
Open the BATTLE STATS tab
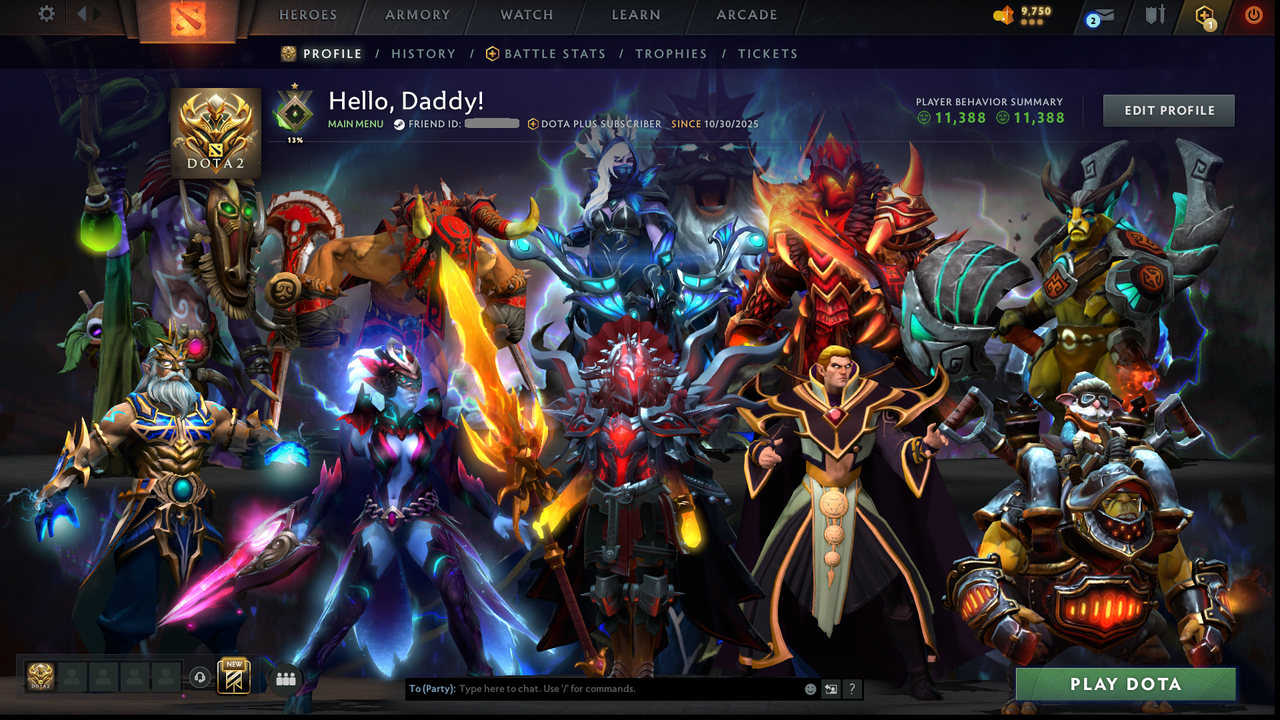click(x=556, y=54)
